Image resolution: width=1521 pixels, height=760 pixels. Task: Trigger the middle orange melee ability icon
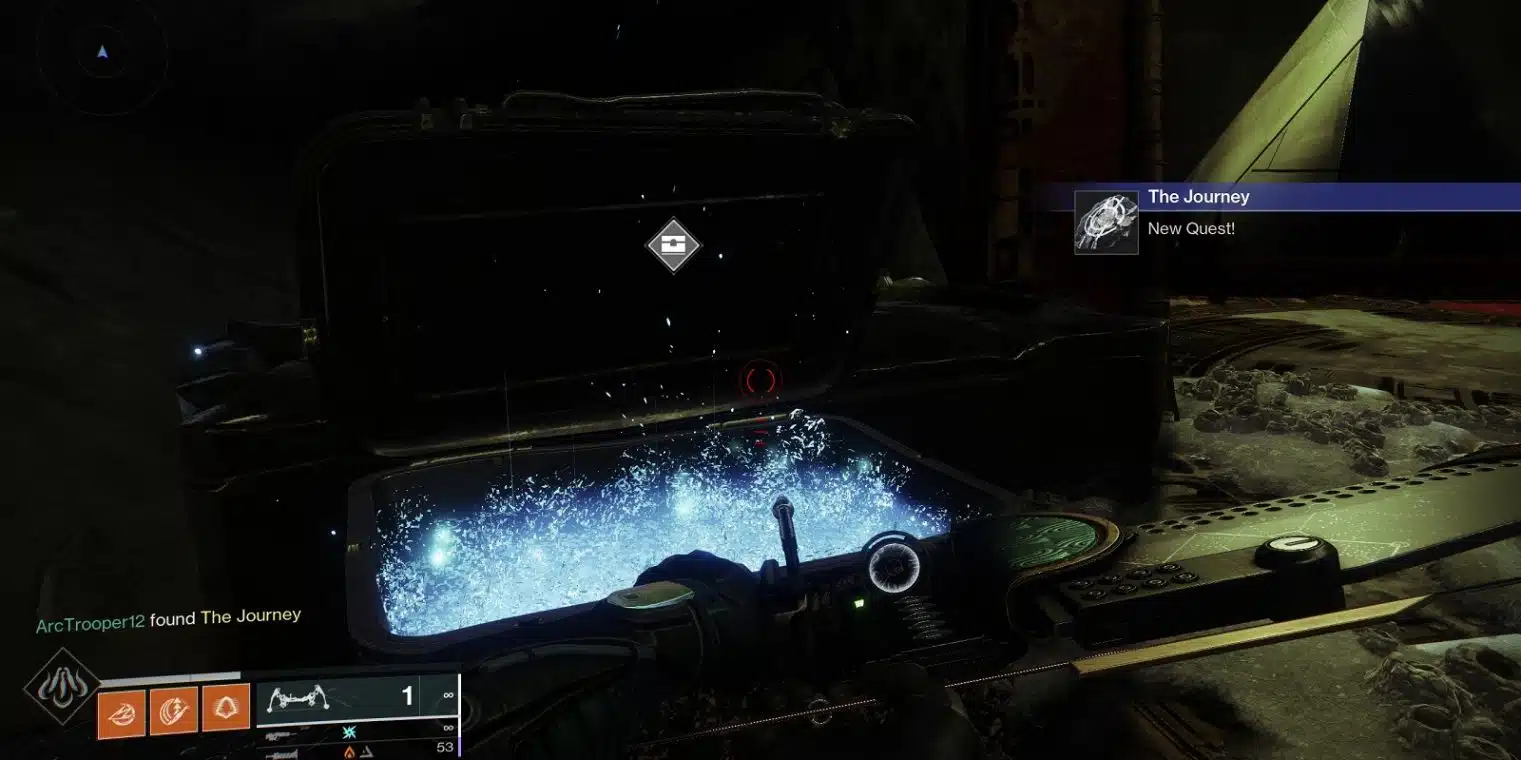173,711
